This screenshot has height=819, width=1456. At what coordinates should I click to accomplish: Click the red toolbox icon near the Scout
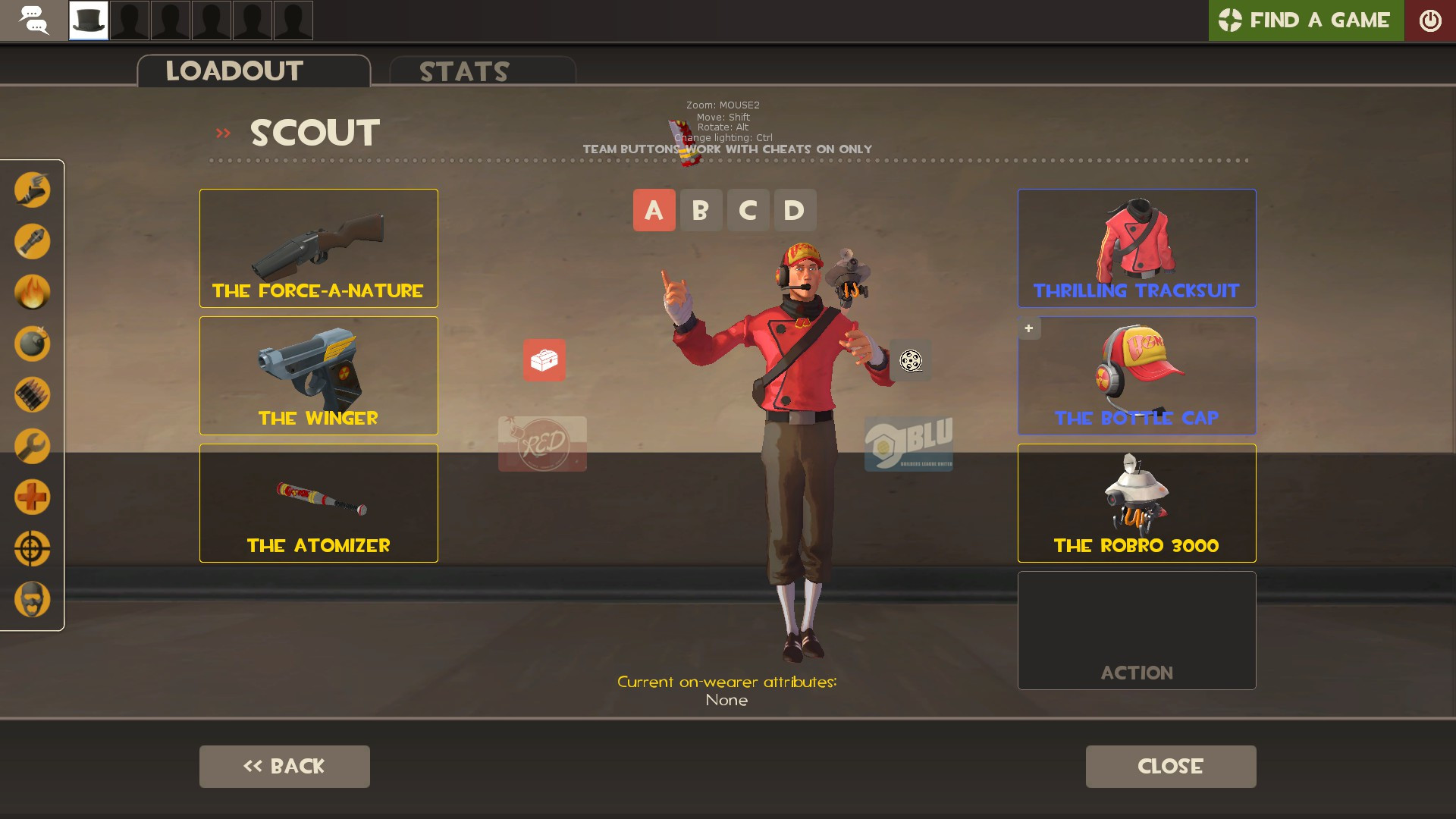pyautogui.click(x=543, y=361)
